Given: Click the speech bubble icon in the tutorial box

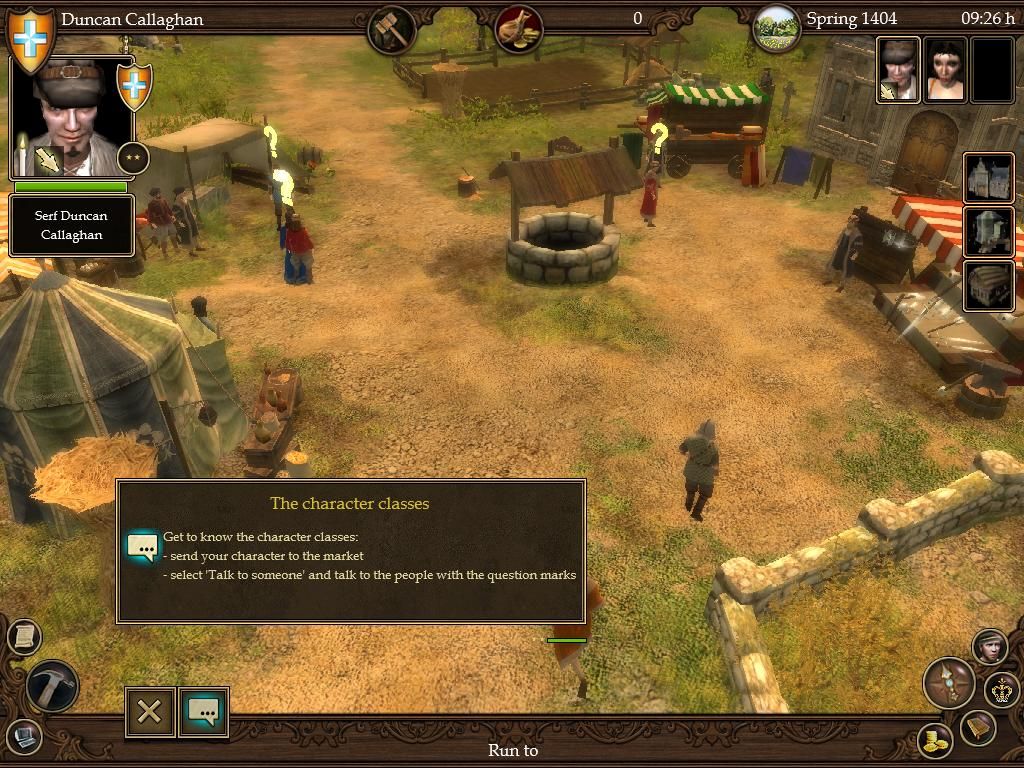Looking at the screenshot, I should tap(142, 547).
